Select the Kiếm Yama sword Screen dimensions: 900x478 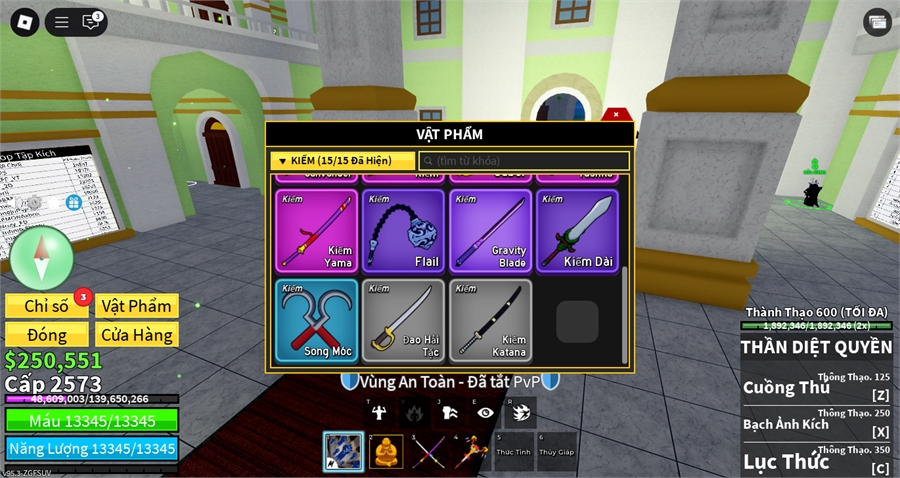coord(315,231)
